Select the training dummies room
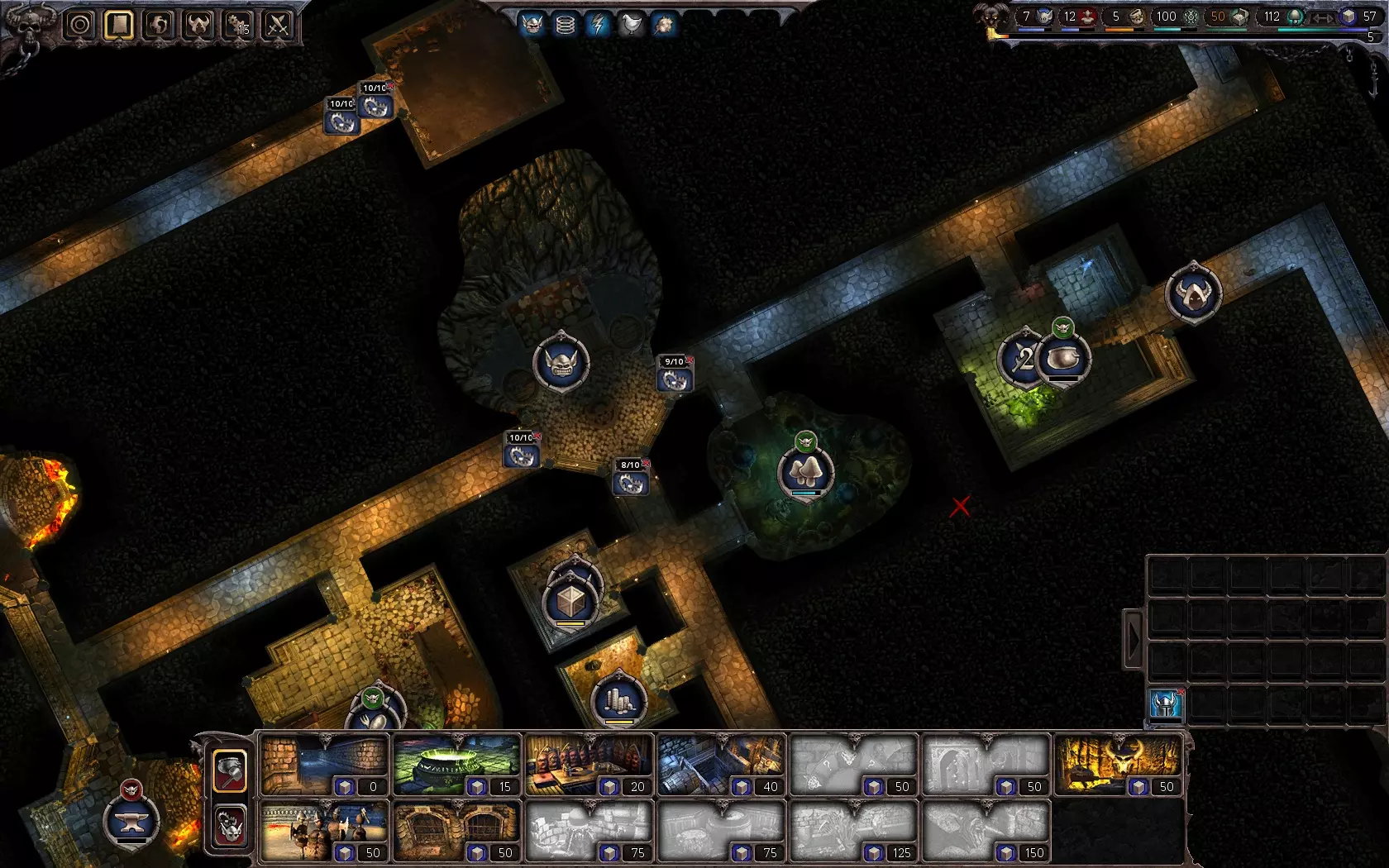 click(x=324, y=830)
